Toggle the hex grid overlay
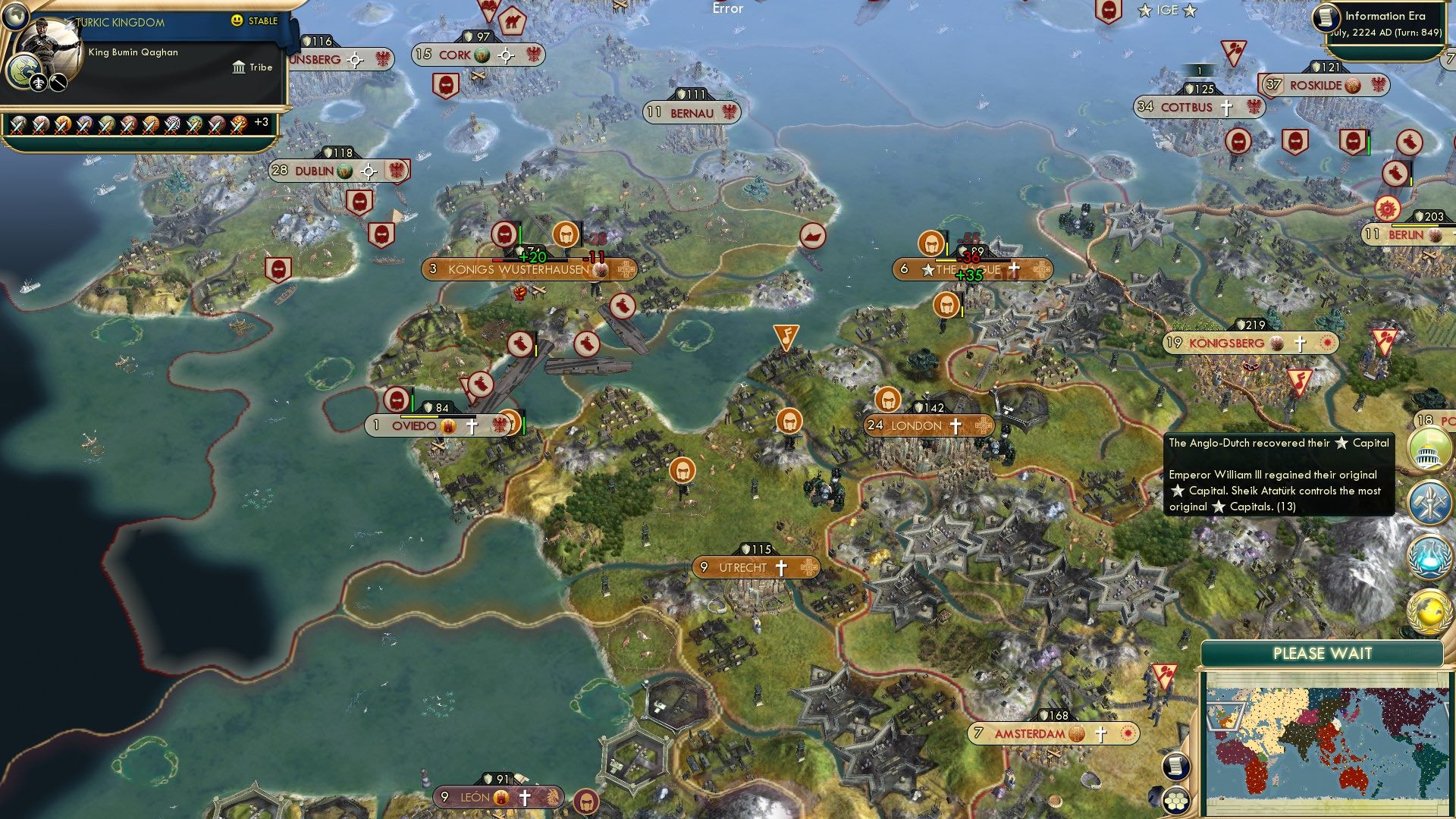Screen dimensions: 1456x819 tap(1176, 800)
